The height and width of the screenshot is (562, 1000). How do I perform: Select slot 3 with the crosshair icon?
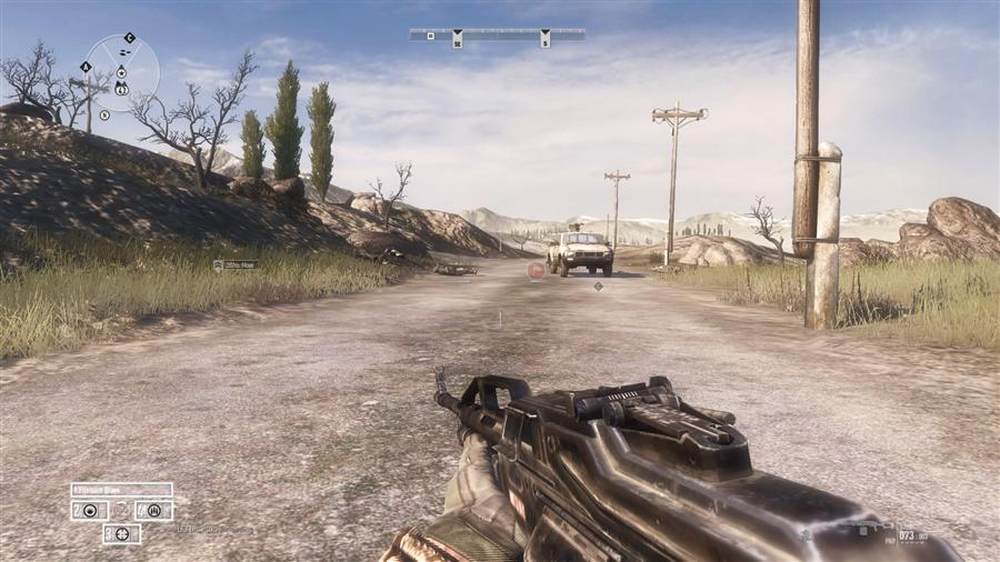tap(121, 533)
